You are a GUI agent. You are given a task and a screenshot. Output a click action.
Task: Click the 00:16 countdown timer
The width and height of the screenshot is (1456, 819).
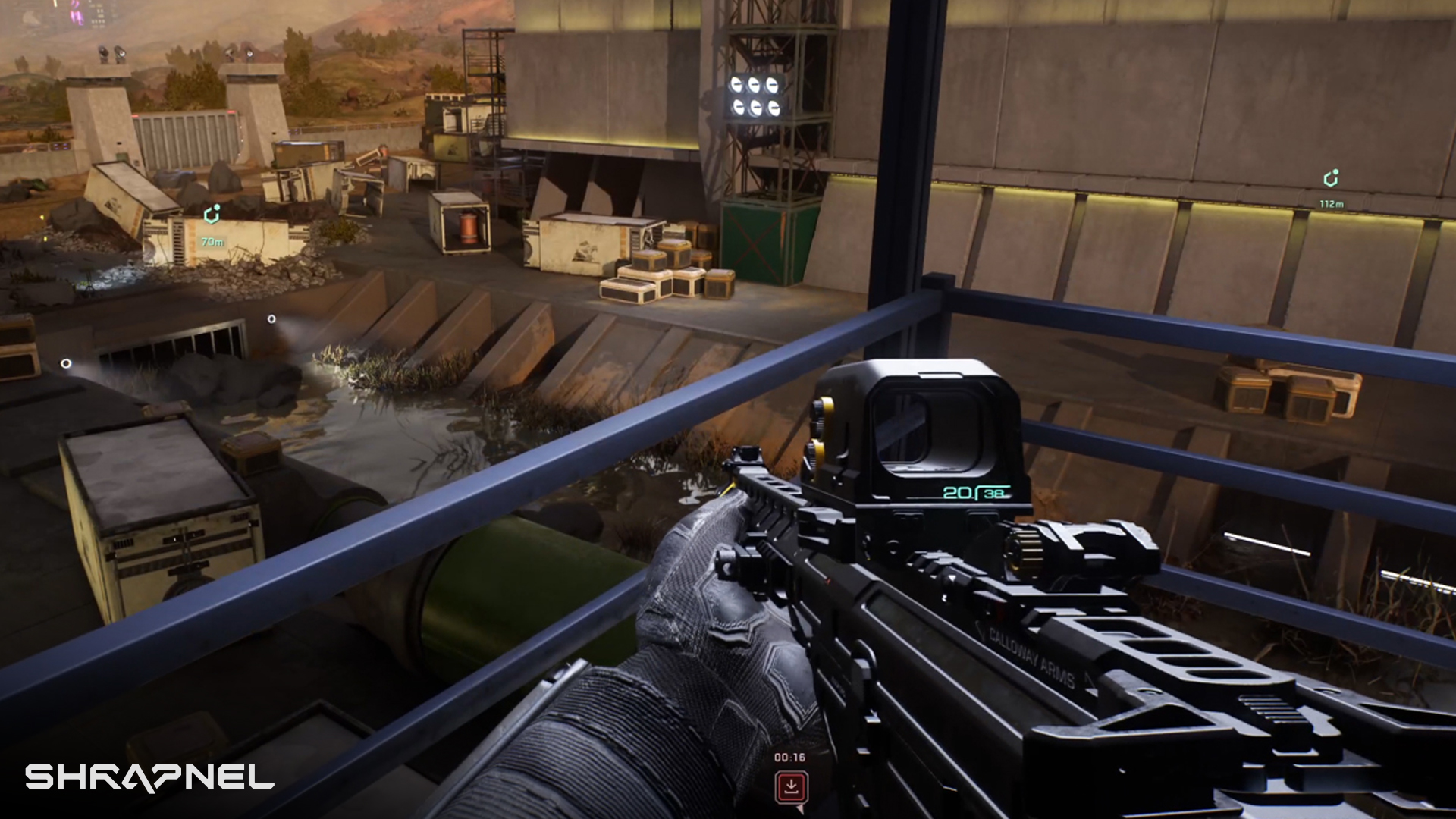point(789,756)
